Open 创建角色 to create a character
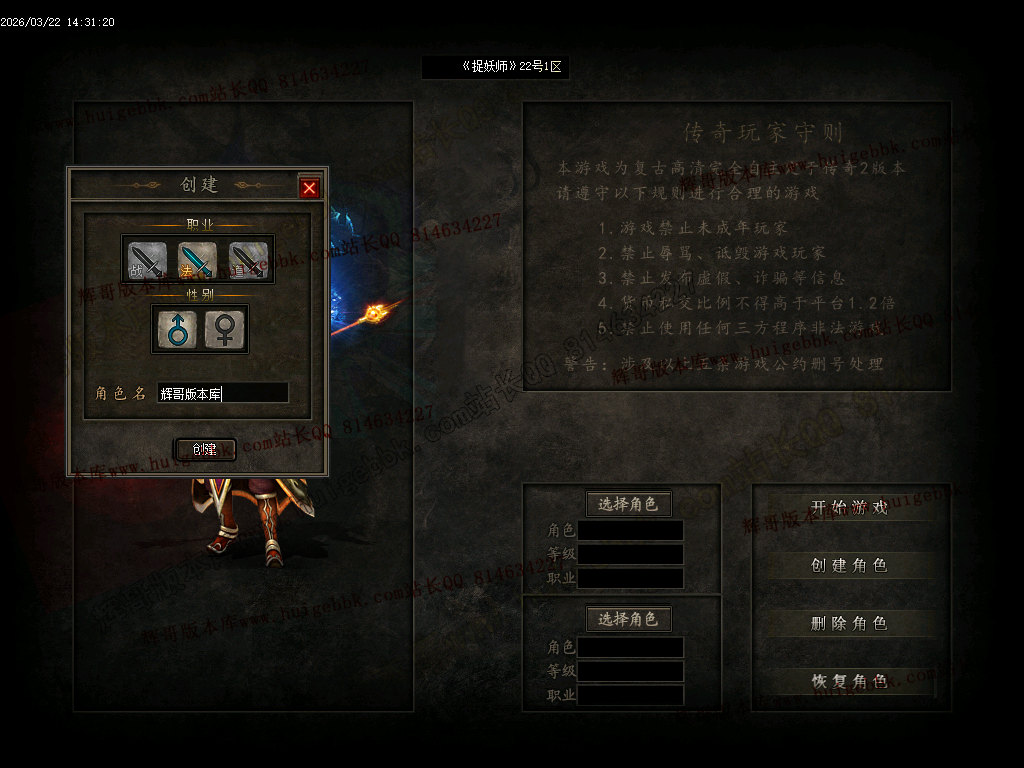The height and width of the screenshot is (768, 1024). [x=850, y=566]
